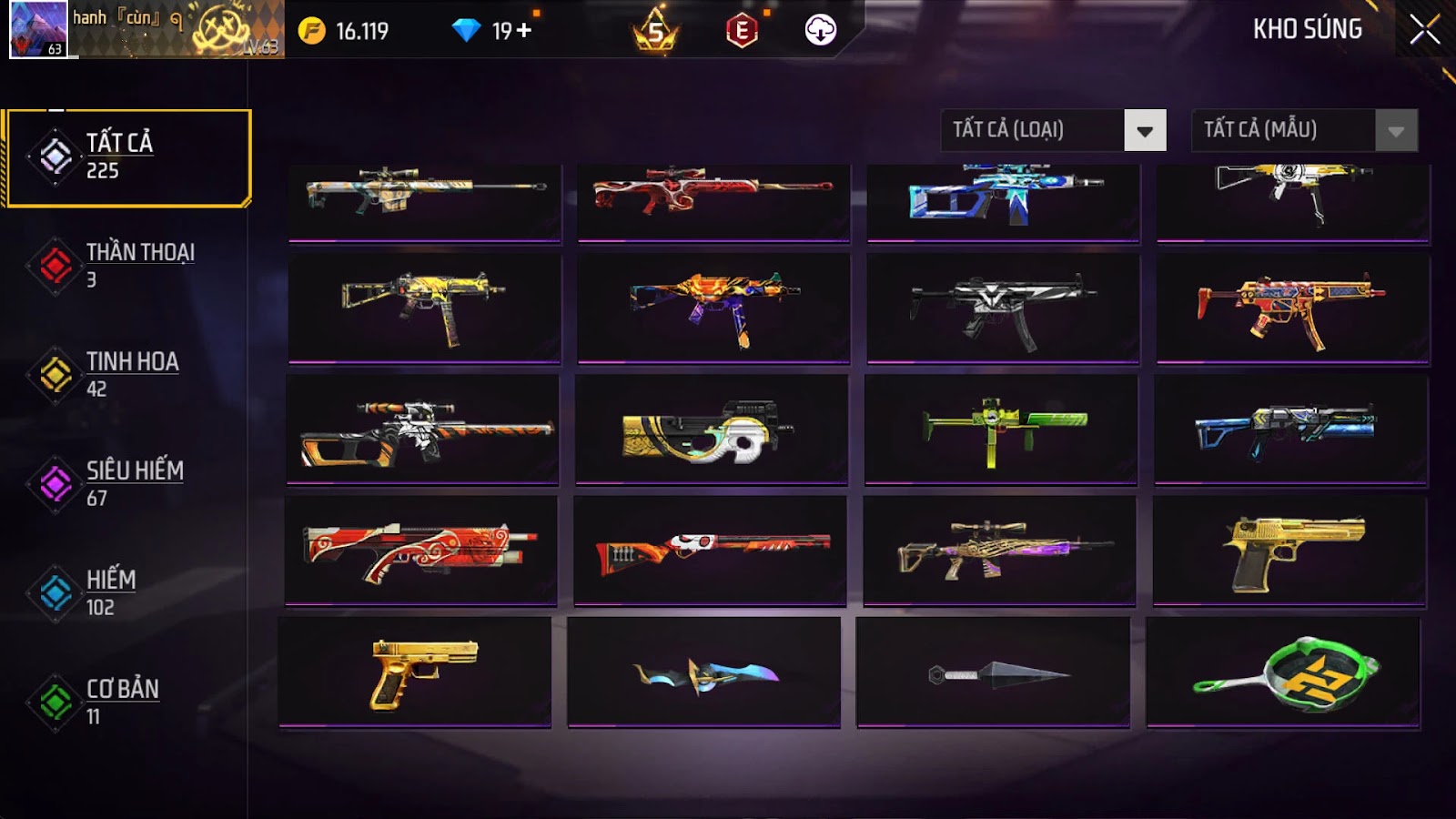
Task: Select the Tất Cả category tab
Action: pos(128,157)
